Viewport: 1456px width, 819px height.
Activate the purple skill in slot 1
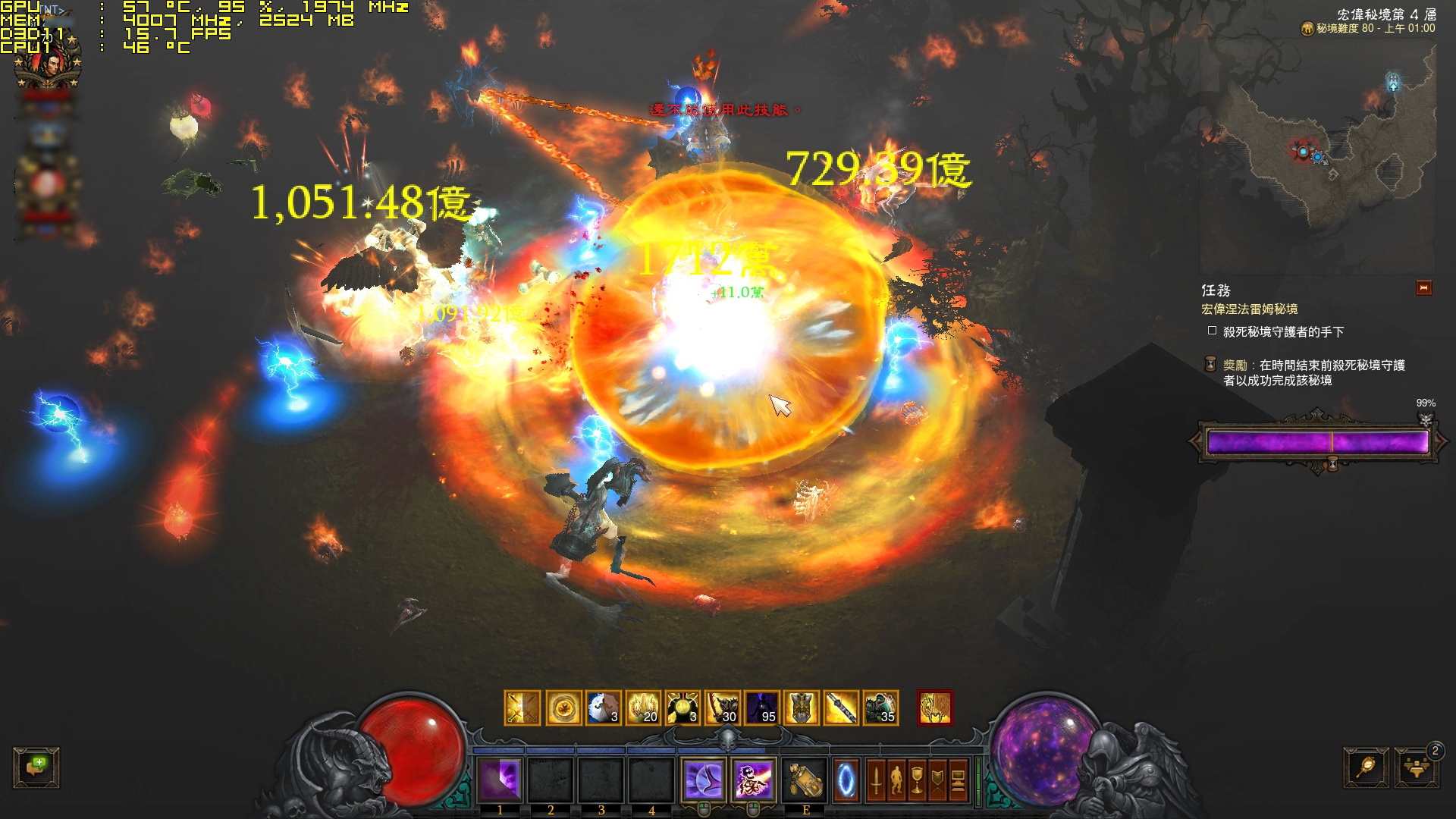pyautogui.click(x=500, y=780)
